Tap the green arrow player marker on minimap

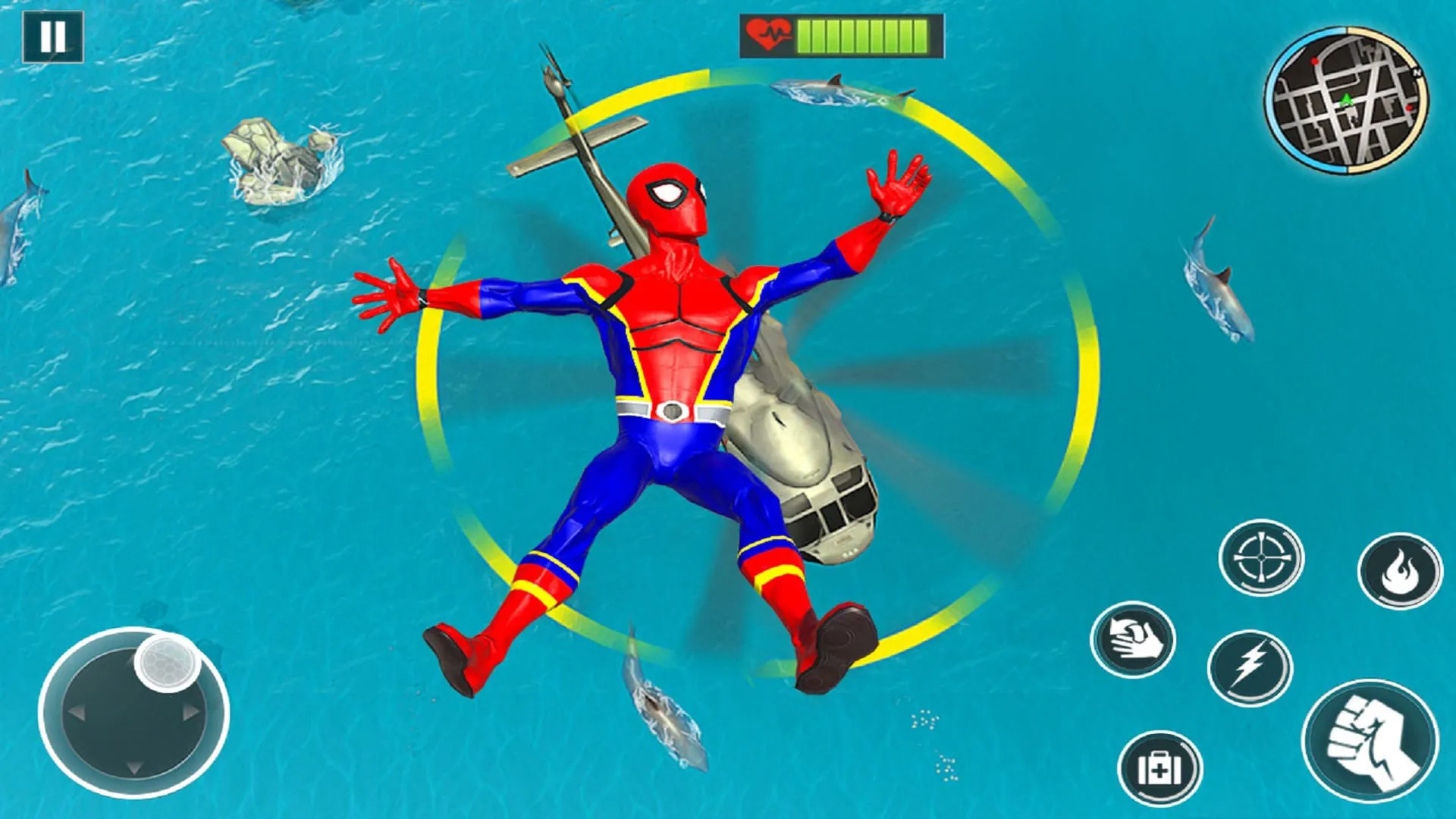[1347, 99]
